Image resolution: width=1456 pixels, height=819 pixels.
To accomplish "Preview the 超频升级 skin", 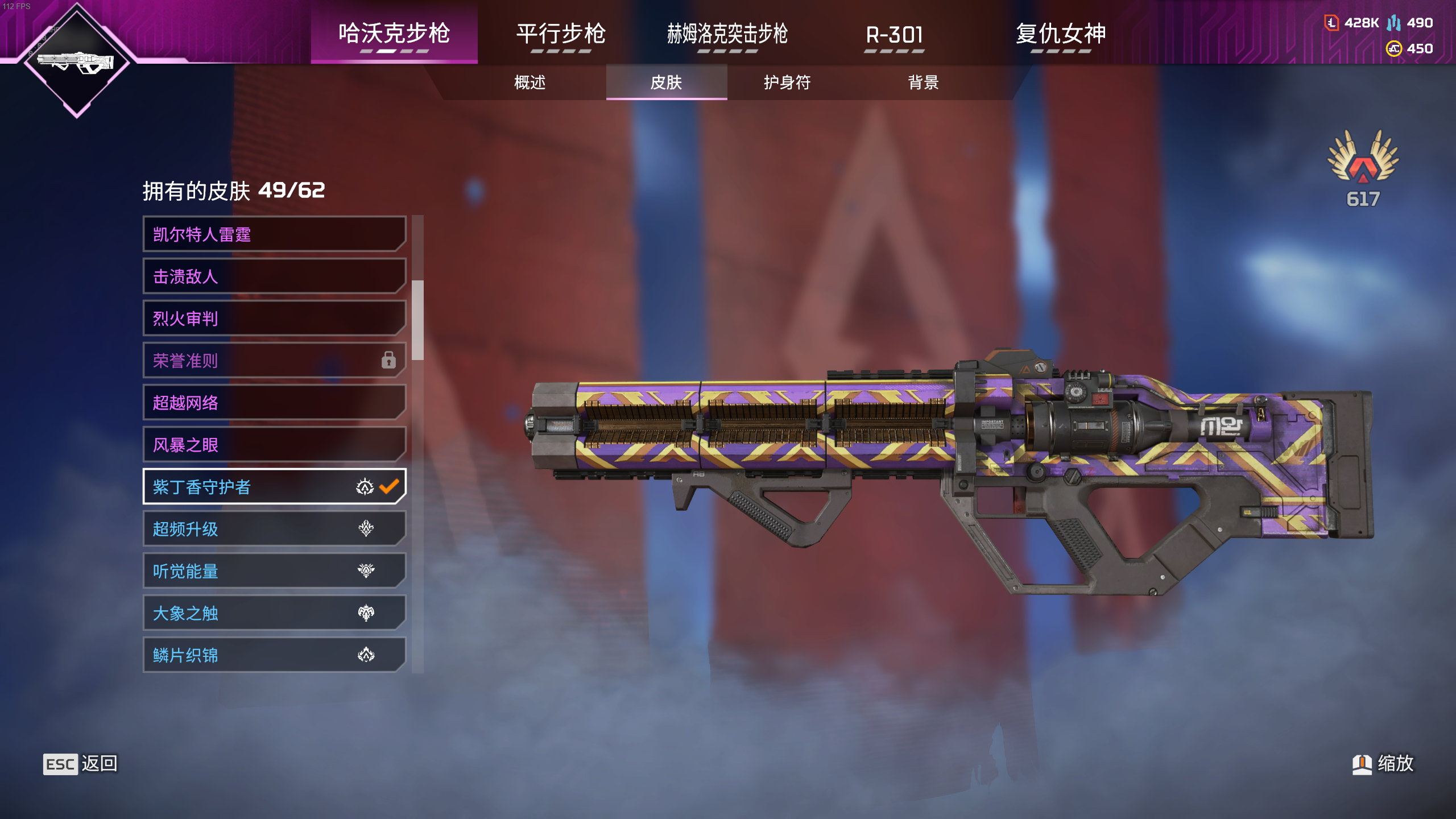I will tap(274, 529).
